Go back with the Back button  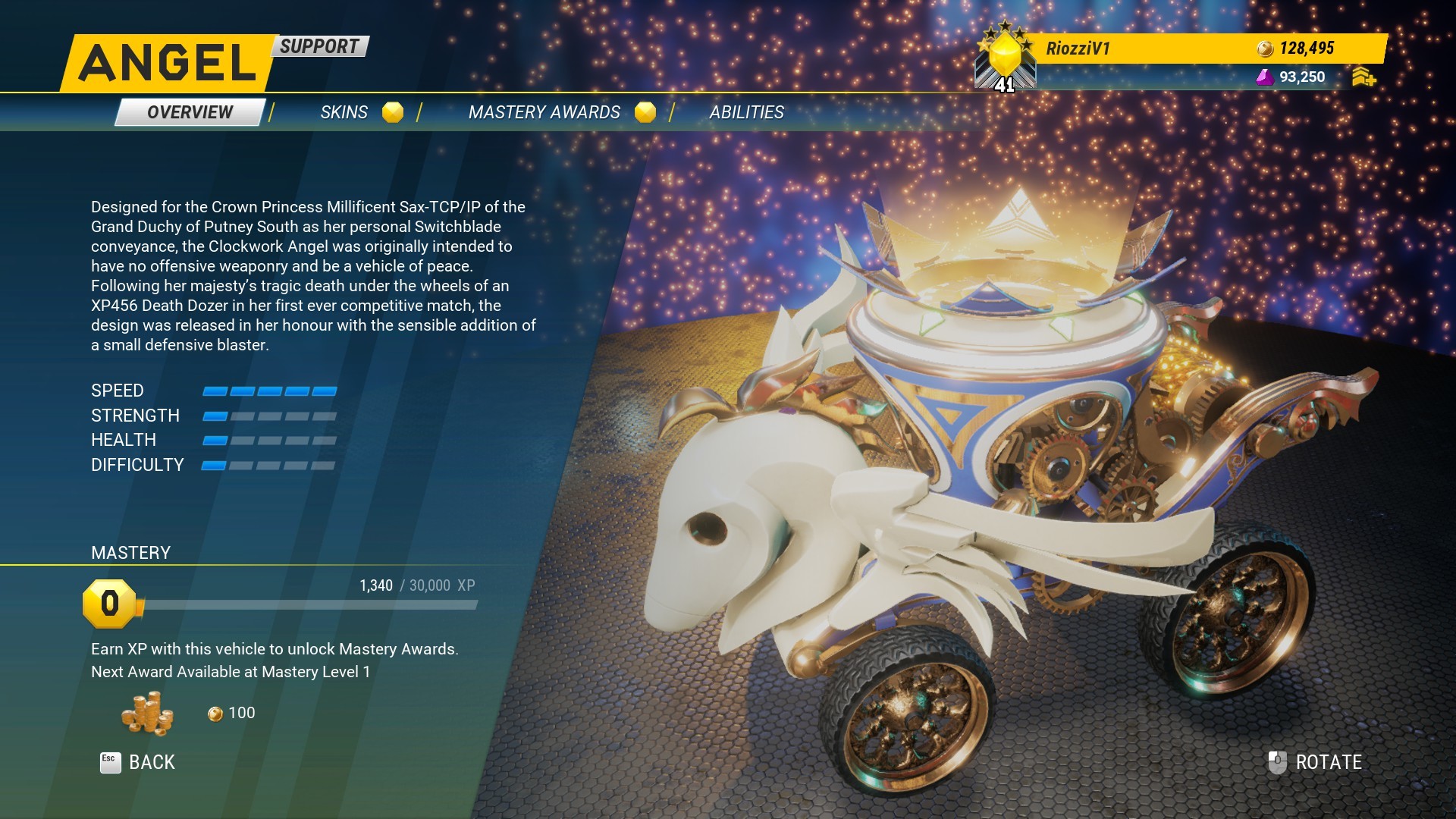coord(139,762)
